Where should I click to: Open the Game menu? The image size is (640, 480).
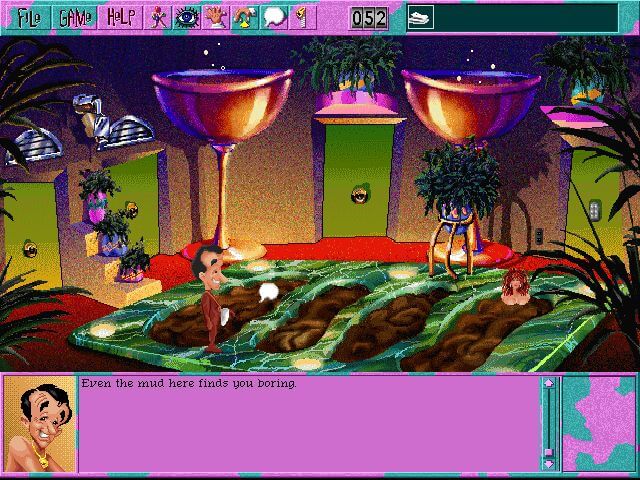(x=73, y=17)
